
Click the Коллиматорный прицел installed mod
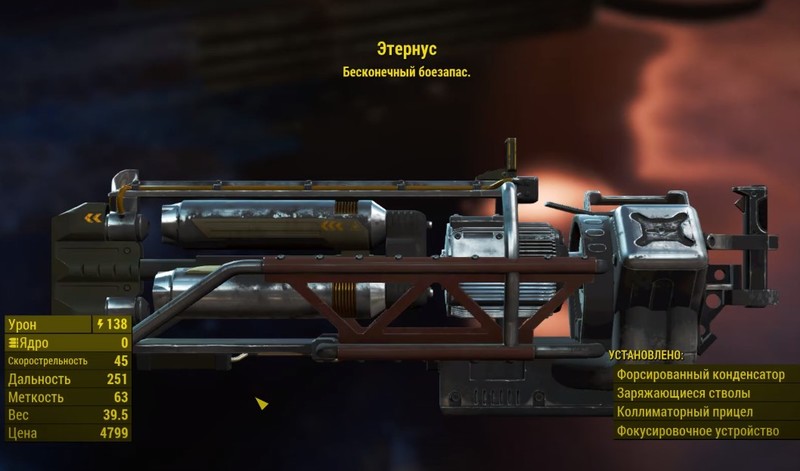click(700, 412)
